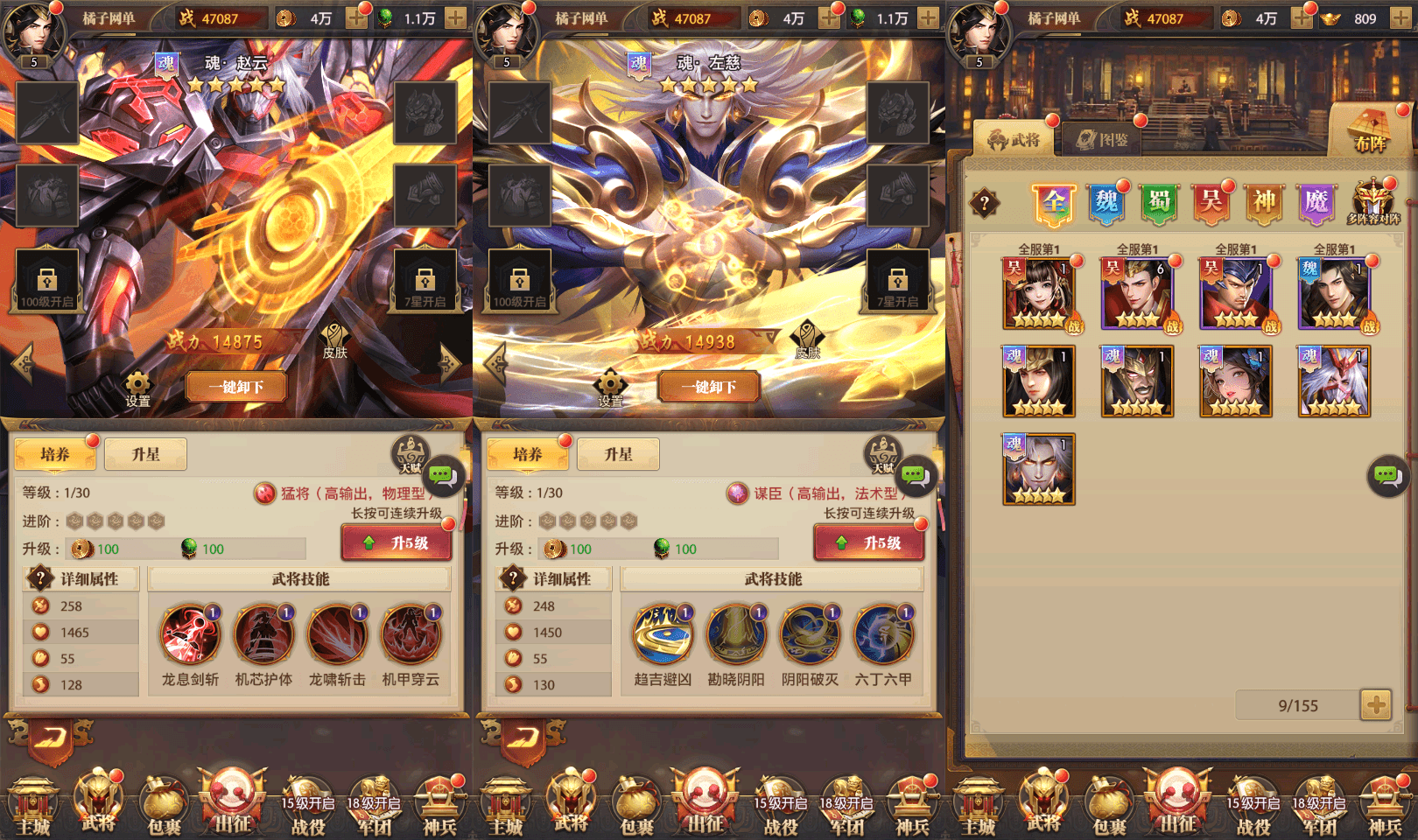Screen dimensions: 1418x840
Task: Click the 升5级 upgrade button for 魂·左慈
Action: 869,542
